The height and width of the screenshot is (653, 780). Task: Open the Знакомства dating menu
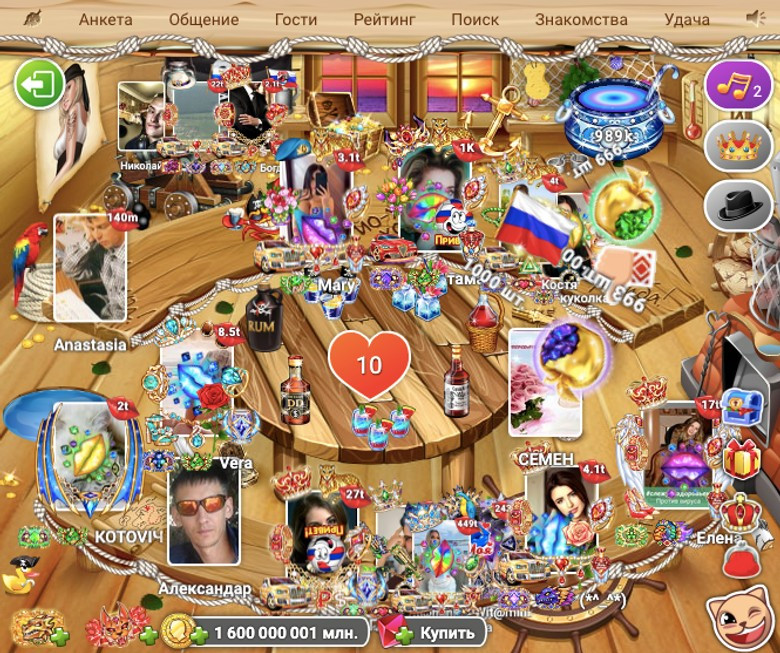581,19
